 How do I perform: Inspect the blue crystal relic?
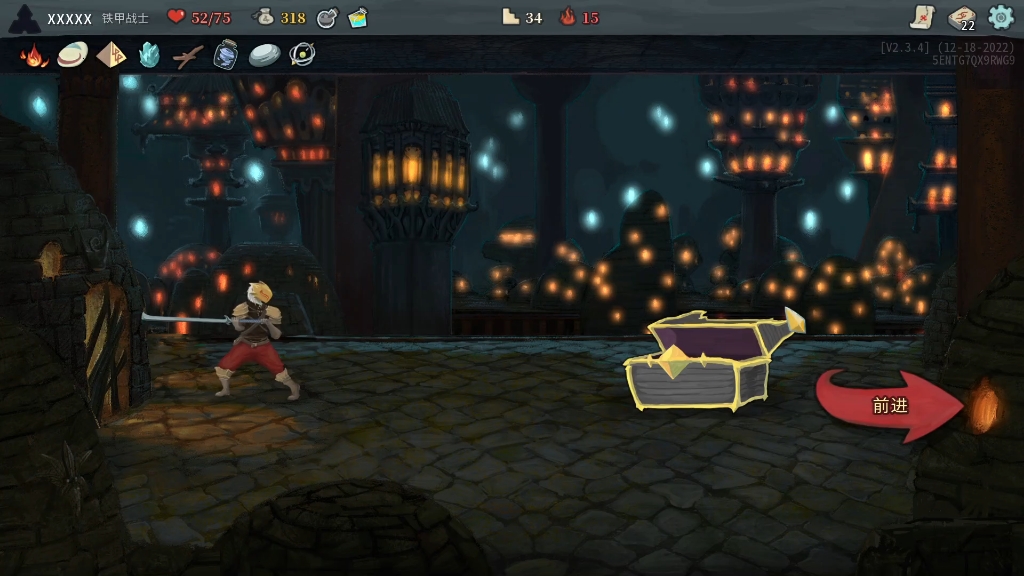tap(149, 55)
